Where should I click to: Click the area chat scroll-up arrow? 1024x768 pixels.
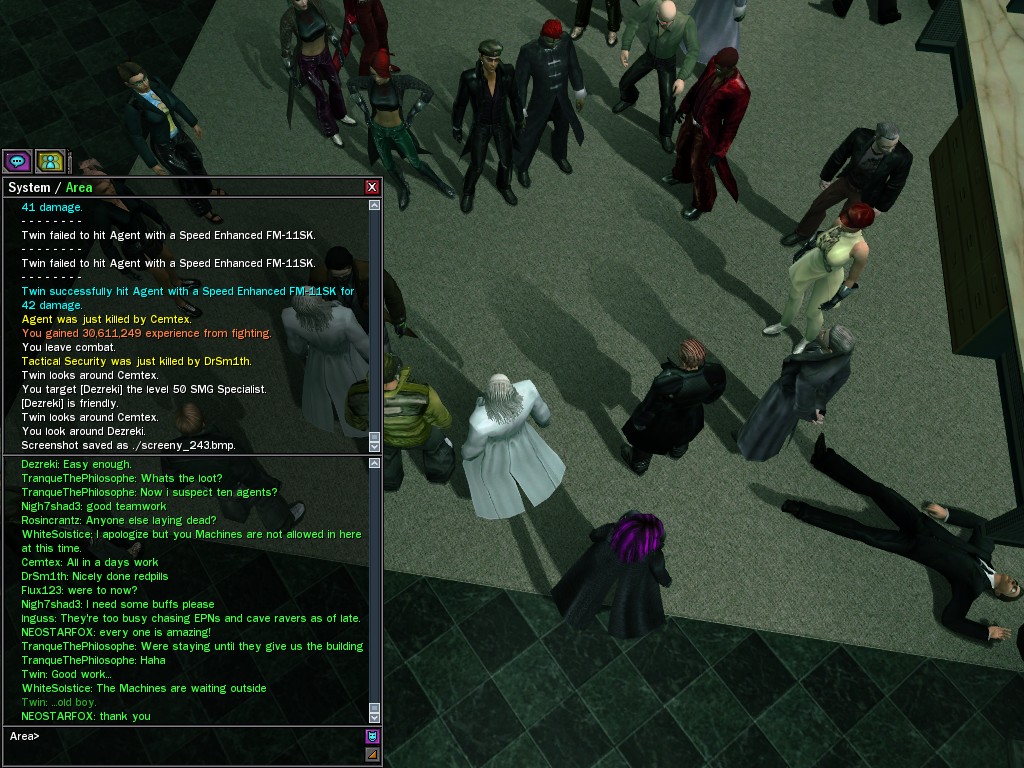pos(375,462)
